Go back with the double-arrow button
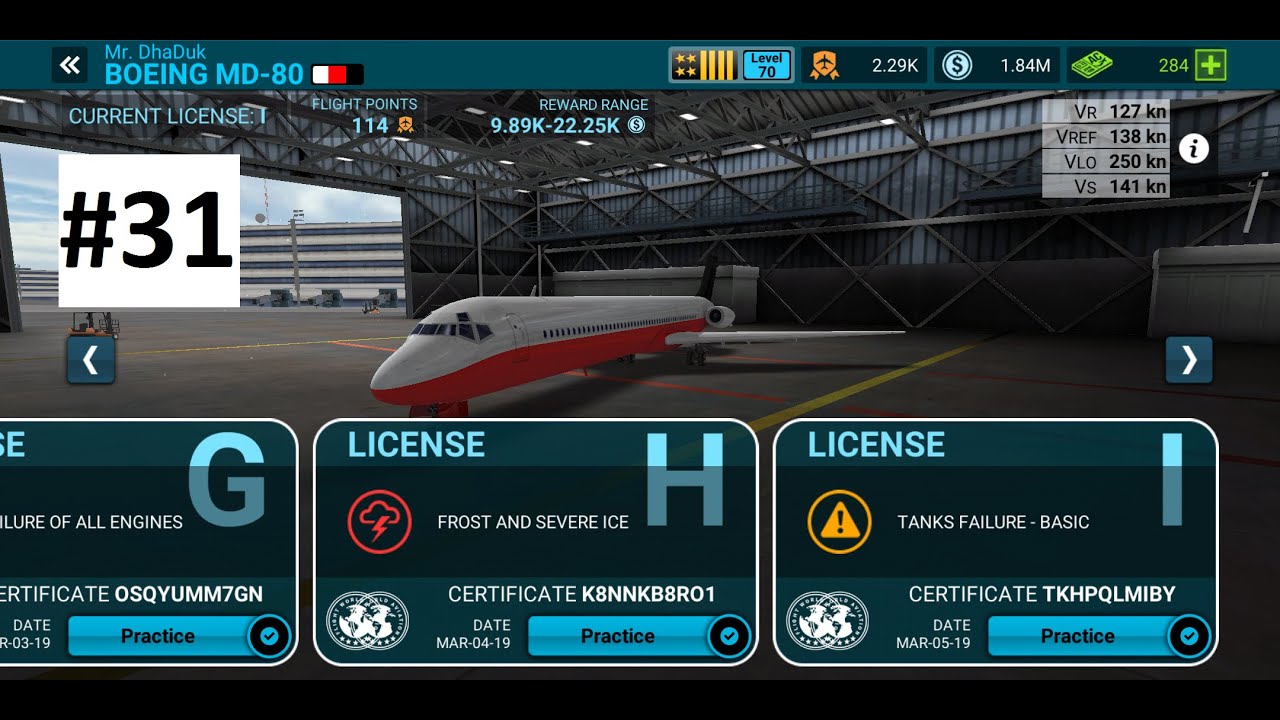Screen dimensions: 1280x720 [69, 66]
